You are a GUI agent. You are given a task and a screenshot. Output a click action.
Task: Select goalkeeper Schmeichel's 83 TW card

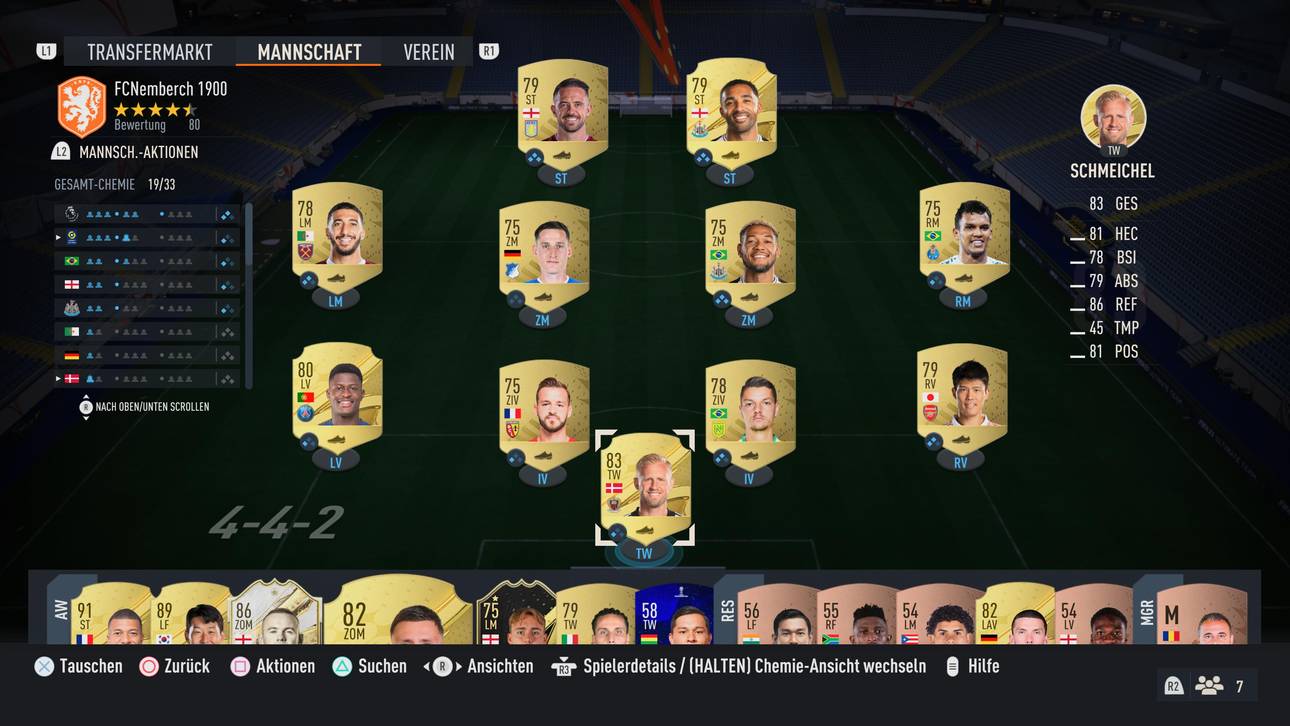(x=644, y=477)
